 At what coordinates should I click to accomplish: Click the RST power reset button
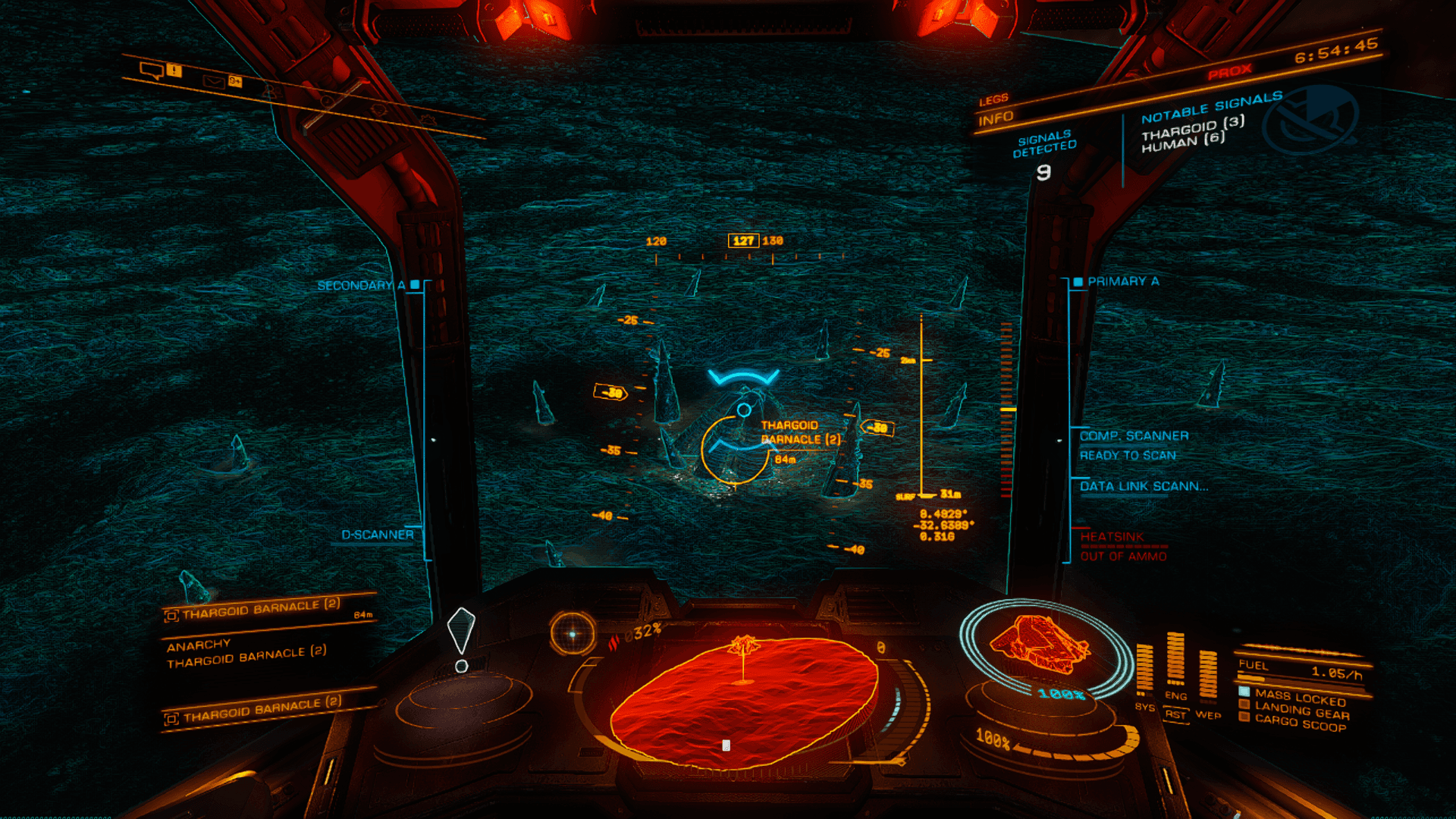click(1175, 714)
